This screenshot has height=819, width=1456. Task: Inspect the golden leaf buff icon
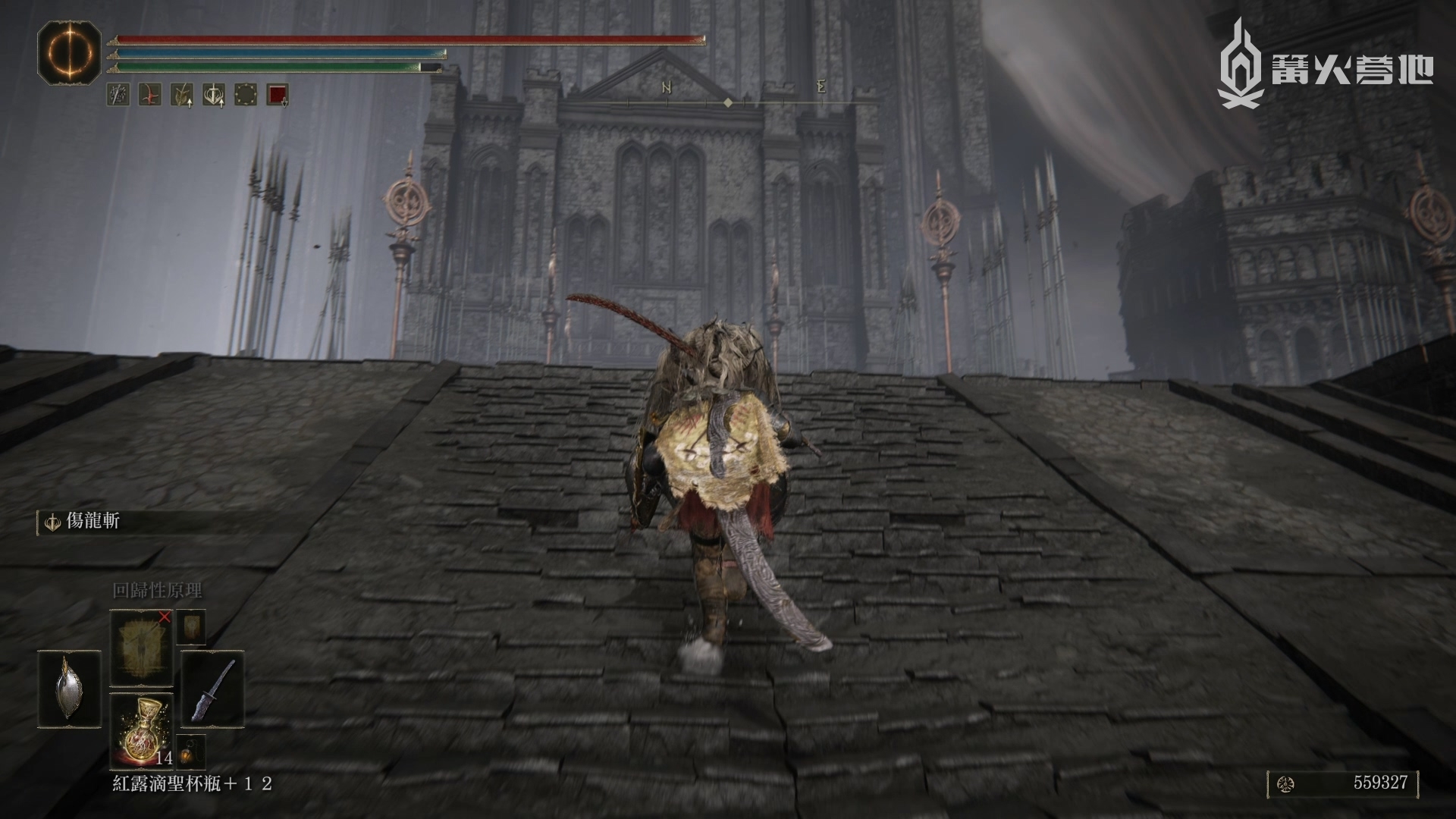(x=181, y=95)
